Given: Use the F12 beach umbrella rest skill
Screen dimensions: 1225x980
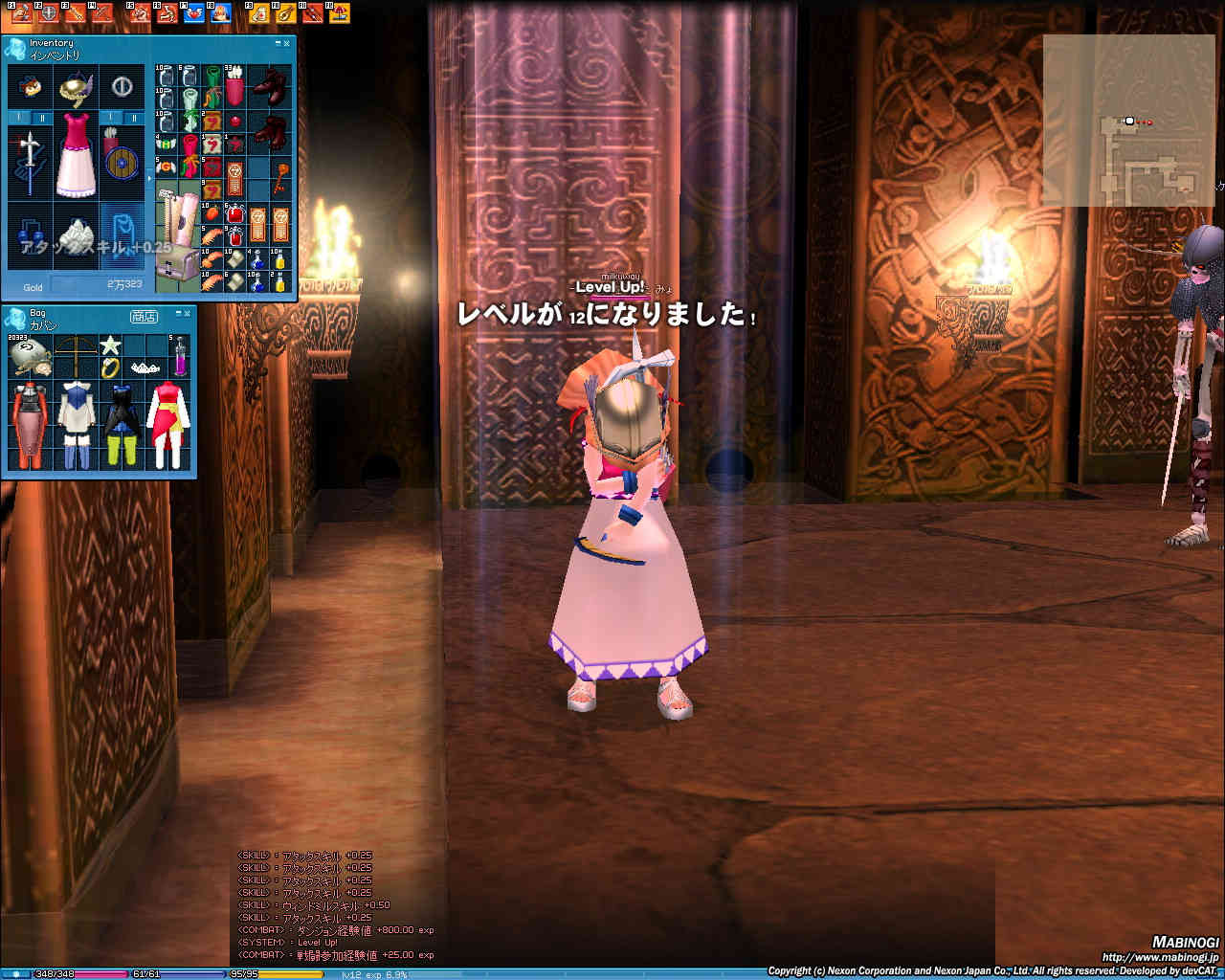Looking at the screenshot, I should click(x=338, y=12).
